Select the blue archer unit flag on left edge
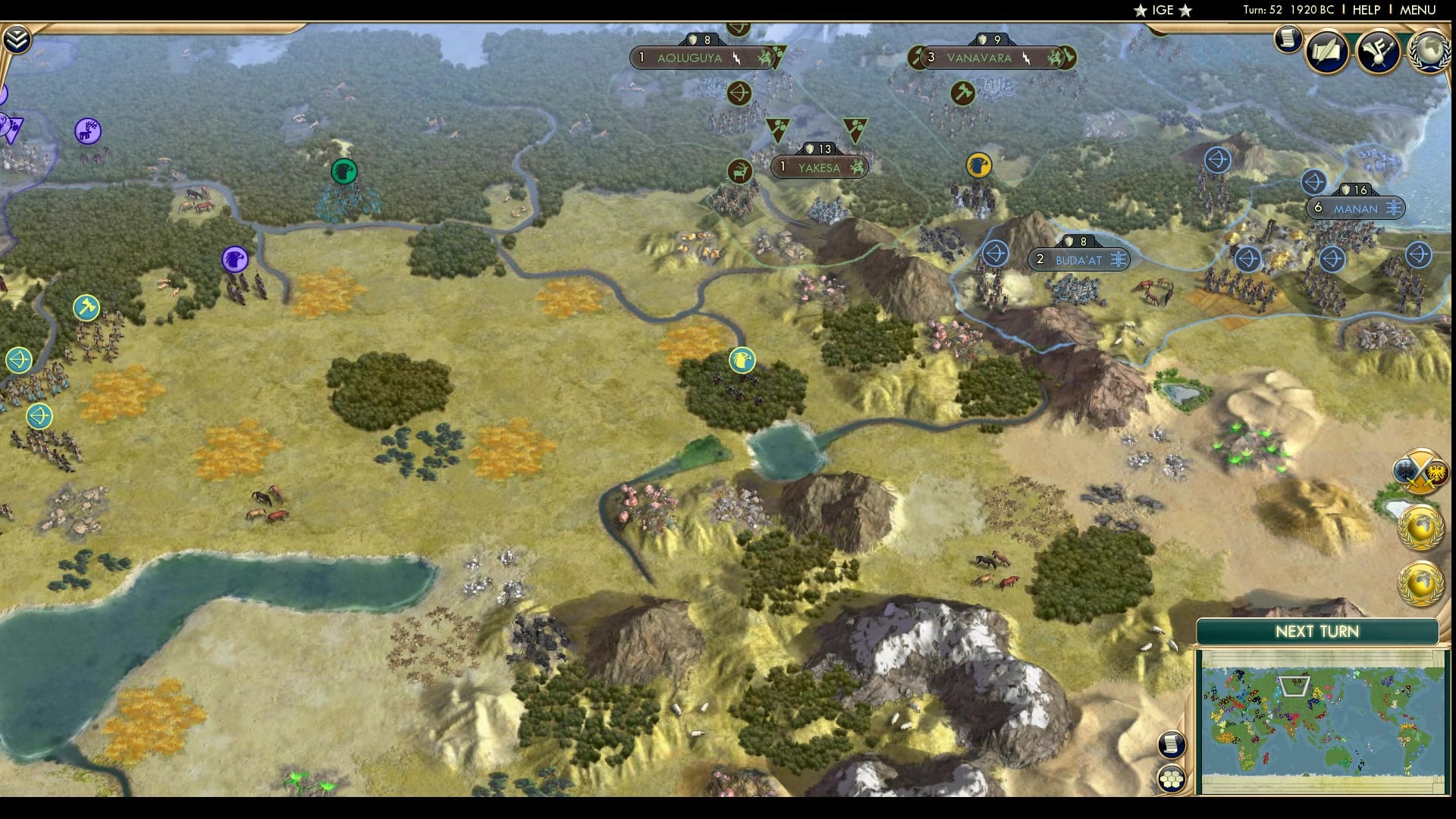The height and width of the screenshot is (819, 1456). coord(18,359)
